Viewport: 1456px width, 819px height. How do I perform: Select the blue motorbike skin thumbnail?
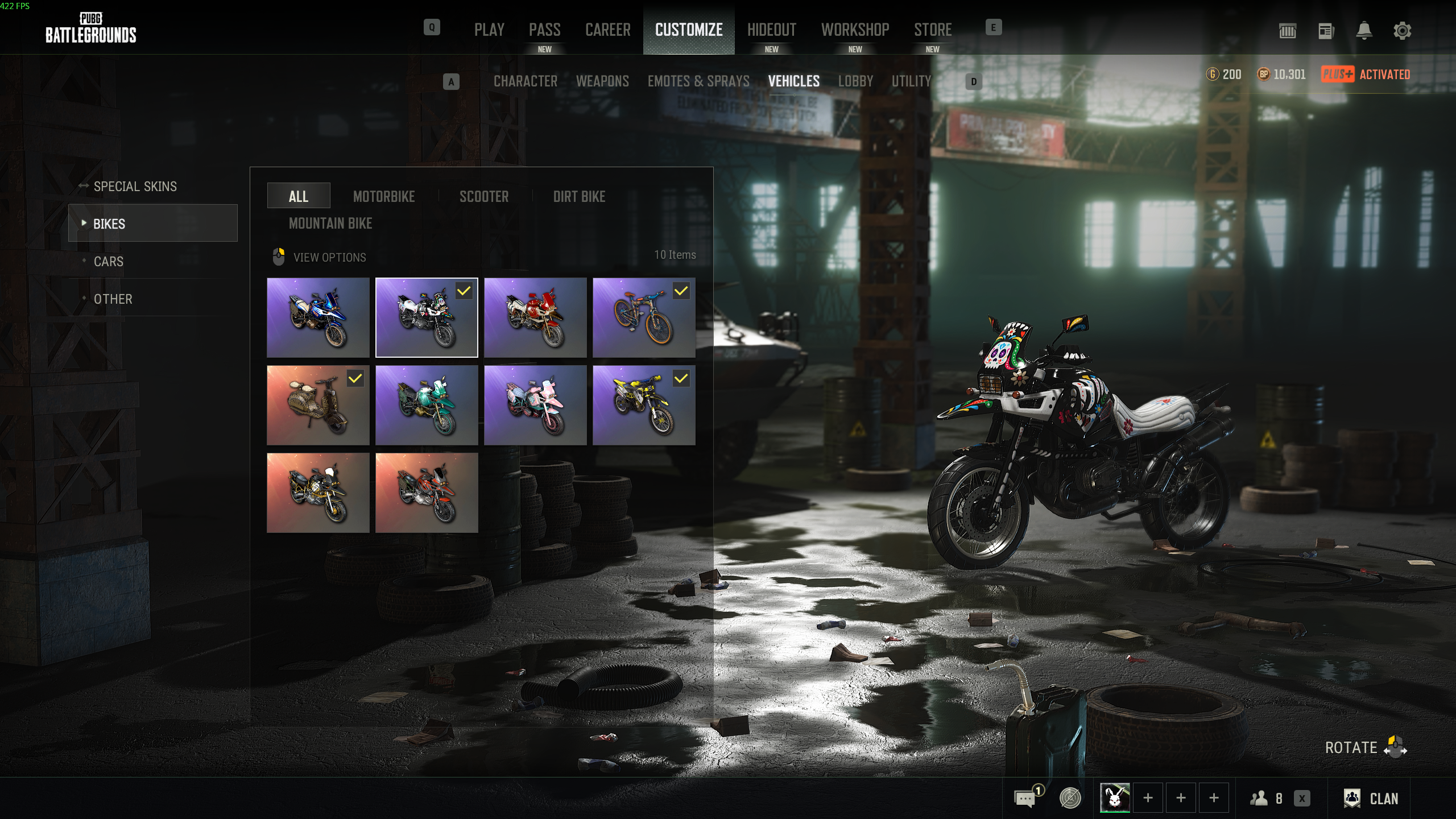point(318,317)
